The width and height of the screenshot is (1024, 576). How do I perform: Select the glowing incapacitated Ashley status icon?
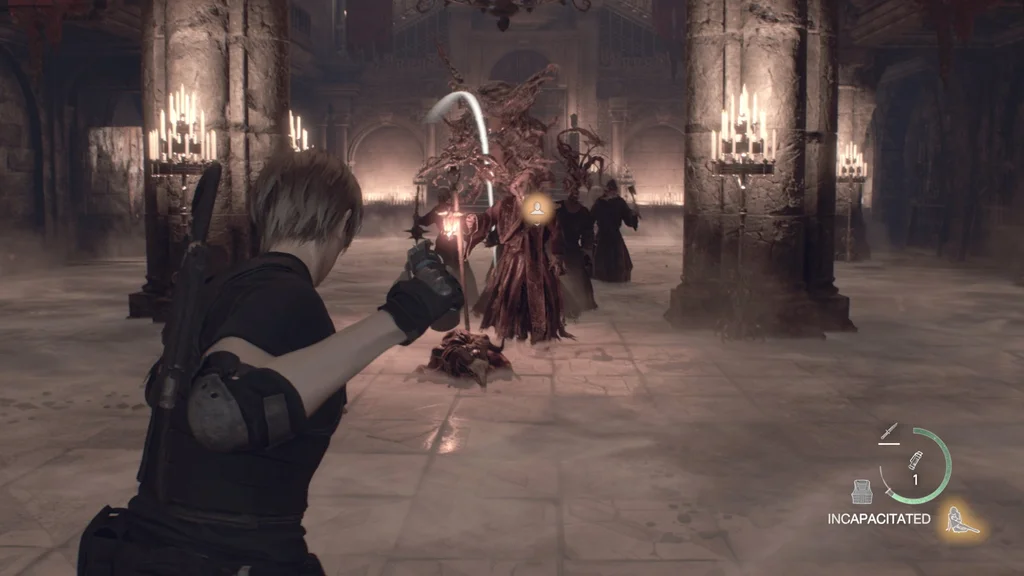click(x=961, y=519)
